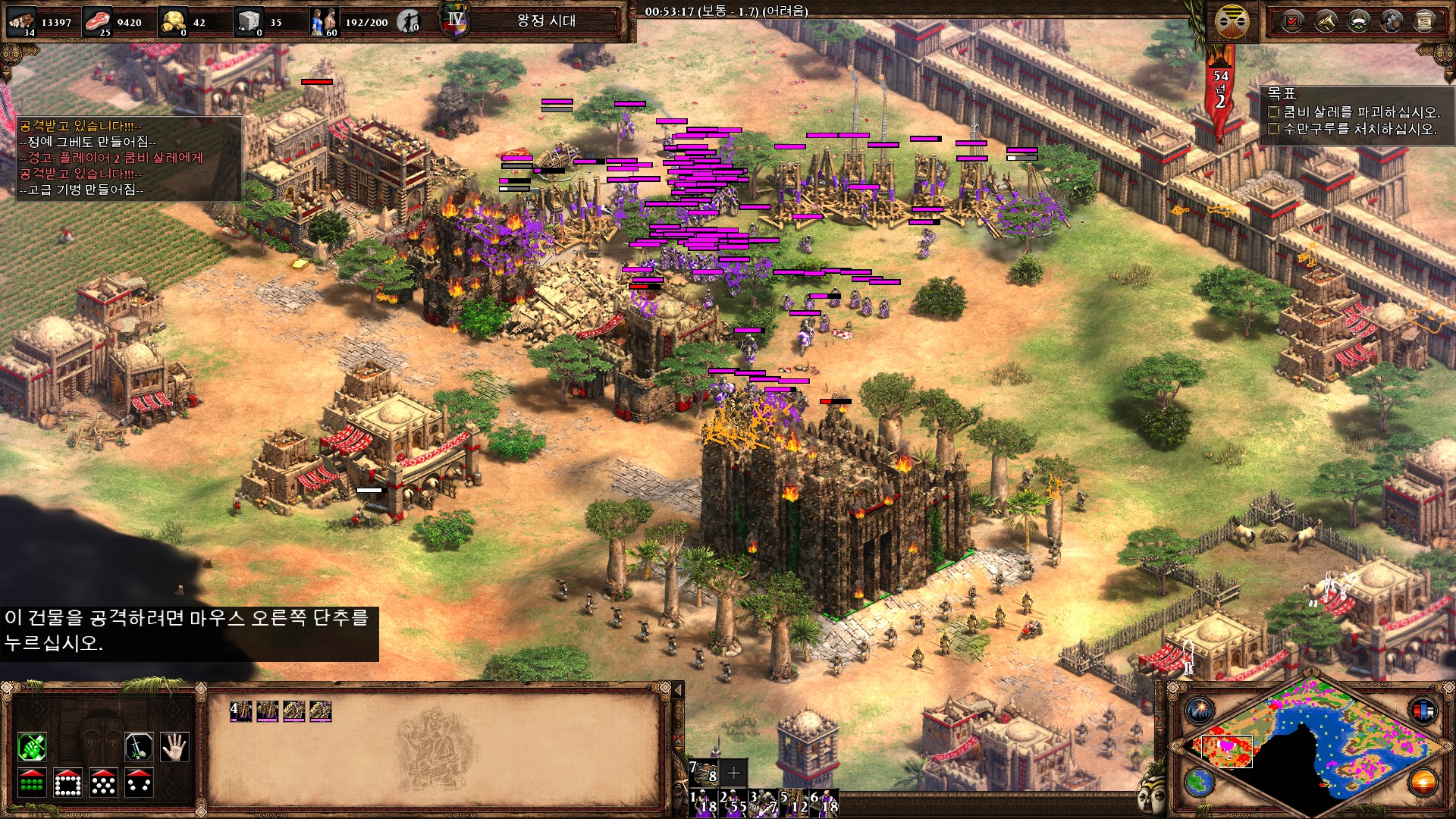Choose the staggered formation

[103, 783]
